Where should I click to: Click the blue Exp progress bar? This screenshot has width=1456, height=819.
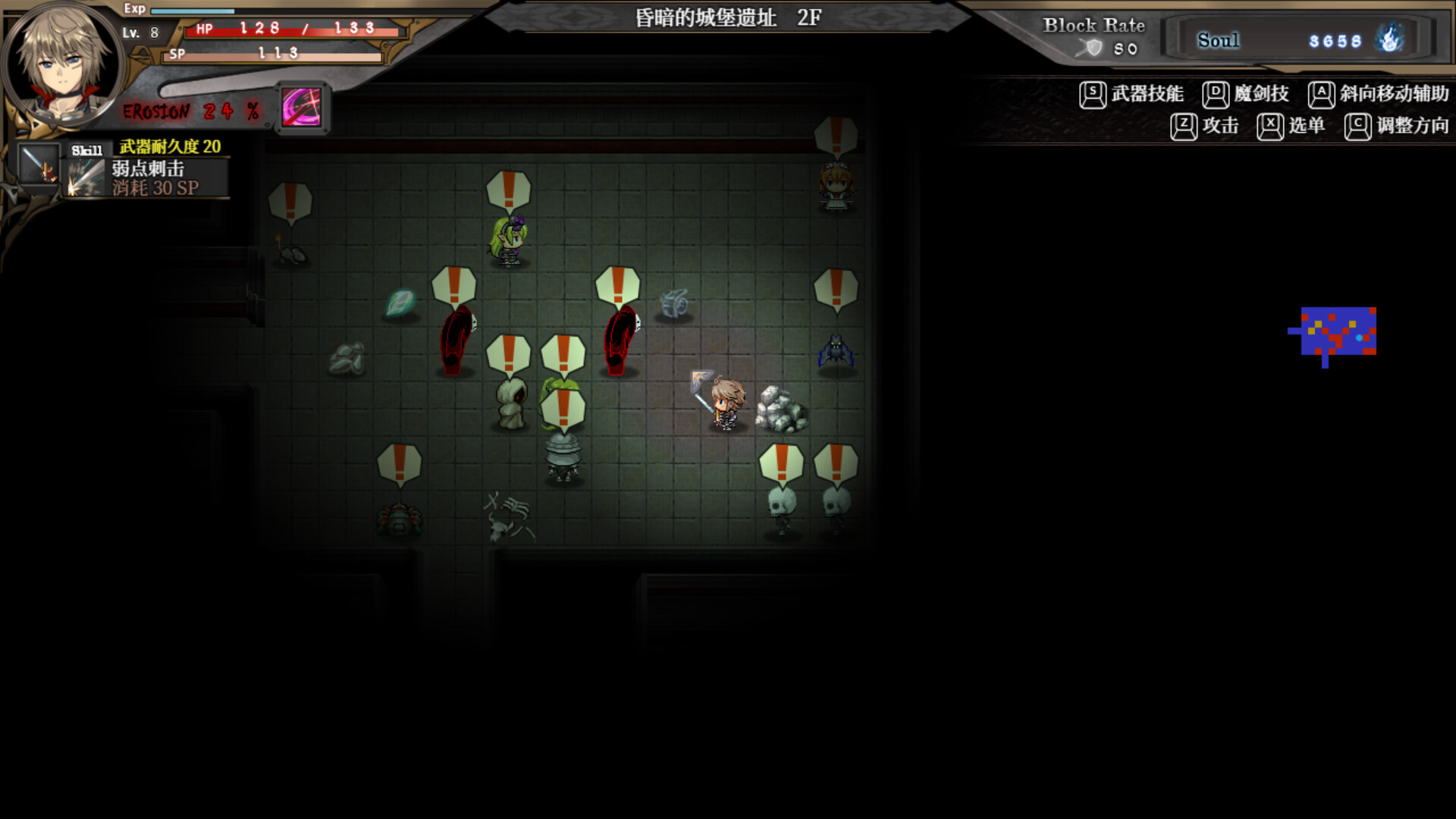point(193,11)
